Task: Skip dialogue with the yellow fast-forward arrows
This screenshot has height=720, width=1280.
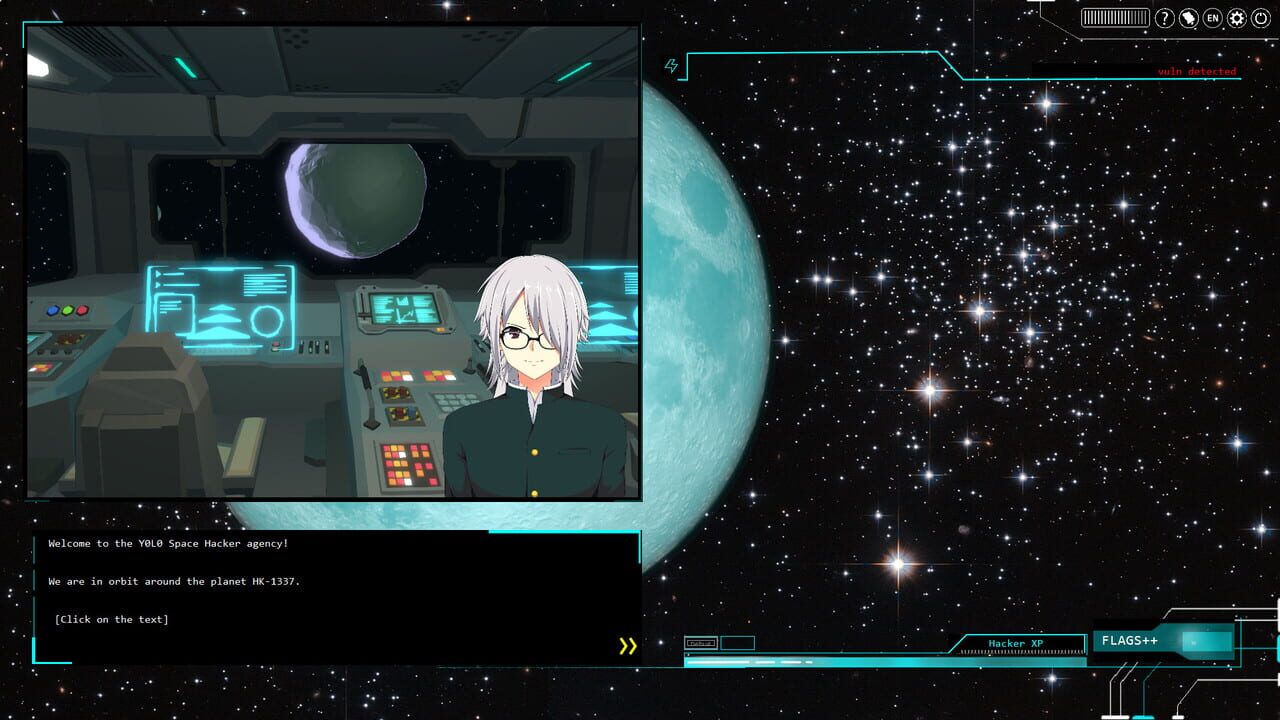Action: [628, 646]
